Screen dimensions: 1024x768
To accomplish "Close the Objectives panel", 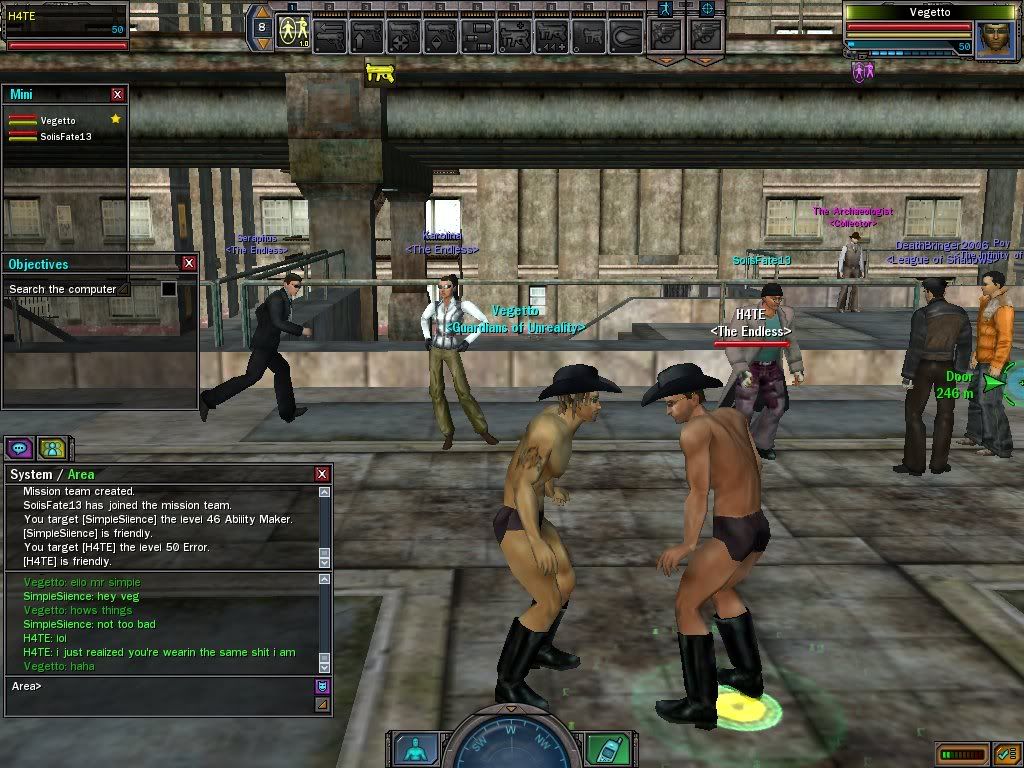I will point(189,264).
